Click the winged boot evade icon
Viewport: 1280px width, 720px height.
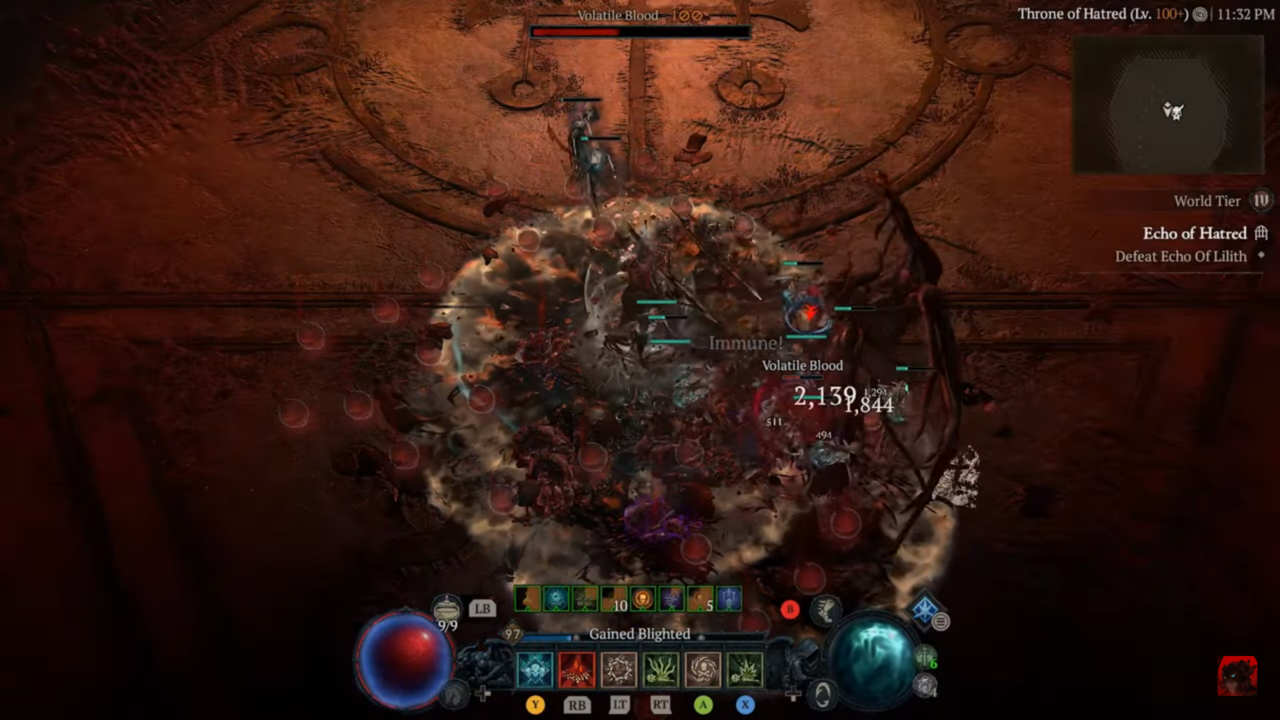click(826, 610)
